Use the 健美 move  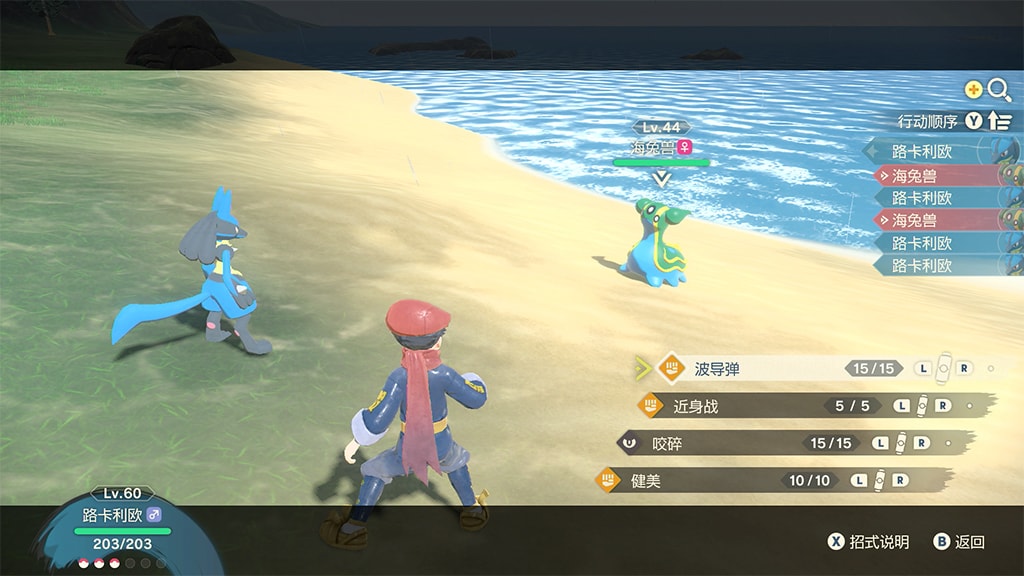click(760, 481)
